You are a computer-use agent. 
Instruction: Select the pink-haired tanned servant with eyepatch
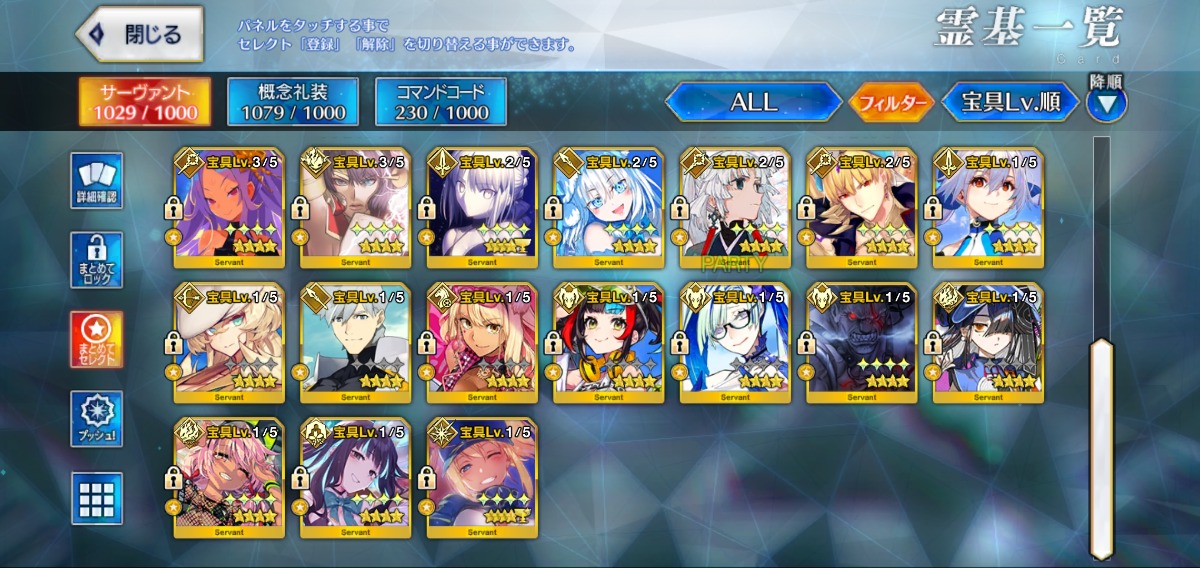pos(228,478)
